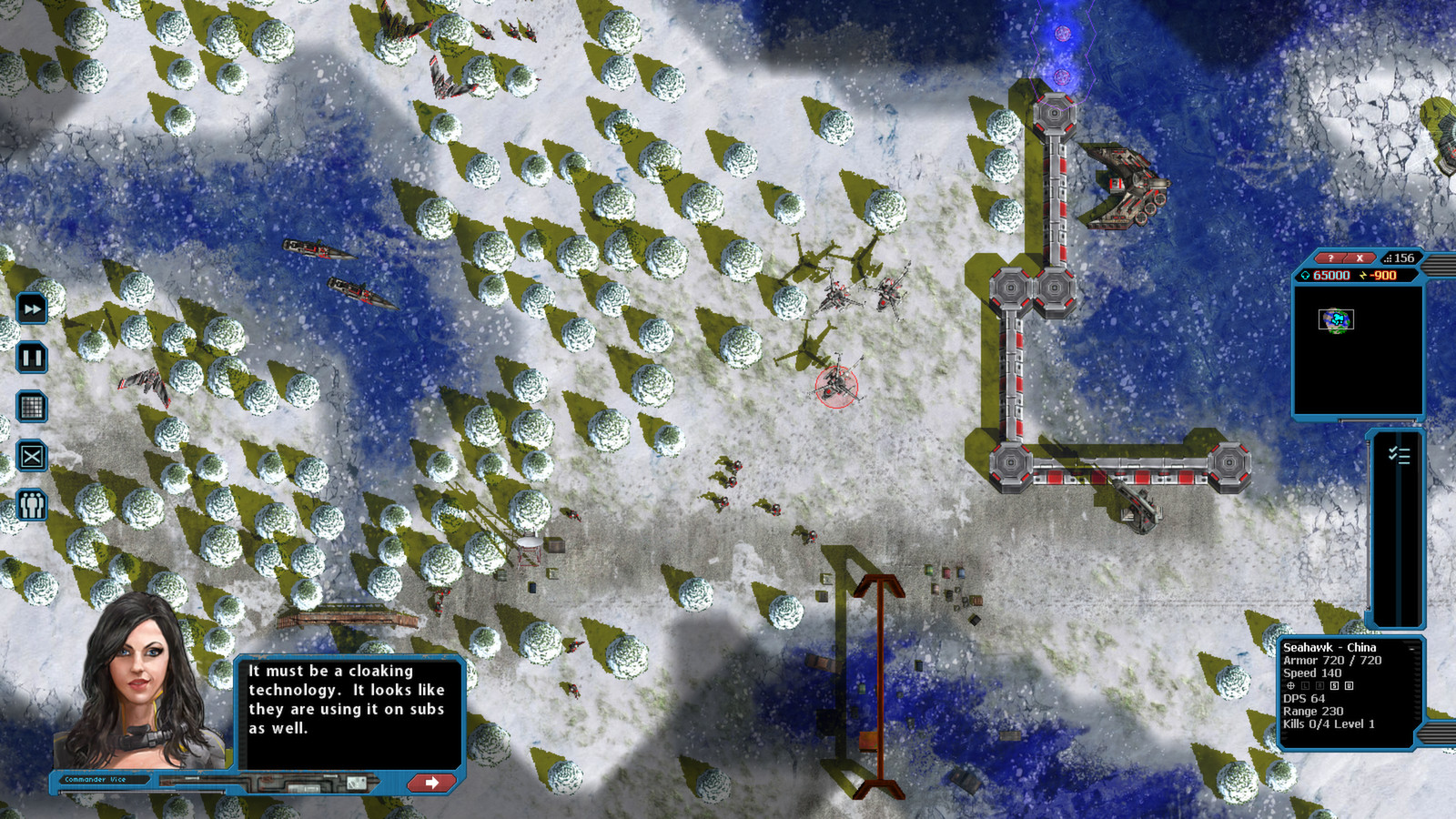Pause the game with the pause icon
Viewport: 1456px width, 819px height.
pyautogui.click(x=30, y=358)
